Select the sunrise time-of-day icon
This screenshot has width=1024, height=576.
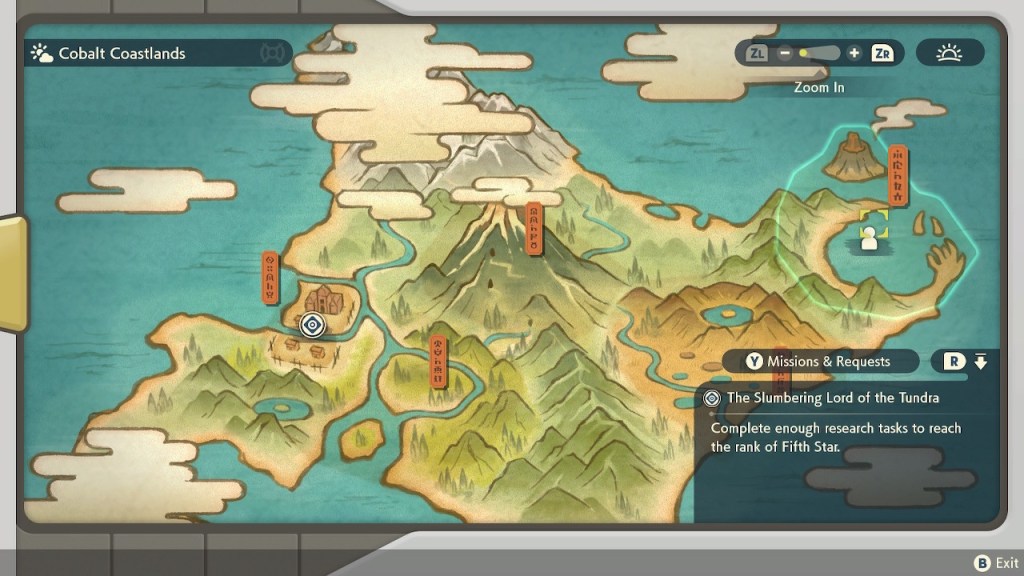(949, 53)
